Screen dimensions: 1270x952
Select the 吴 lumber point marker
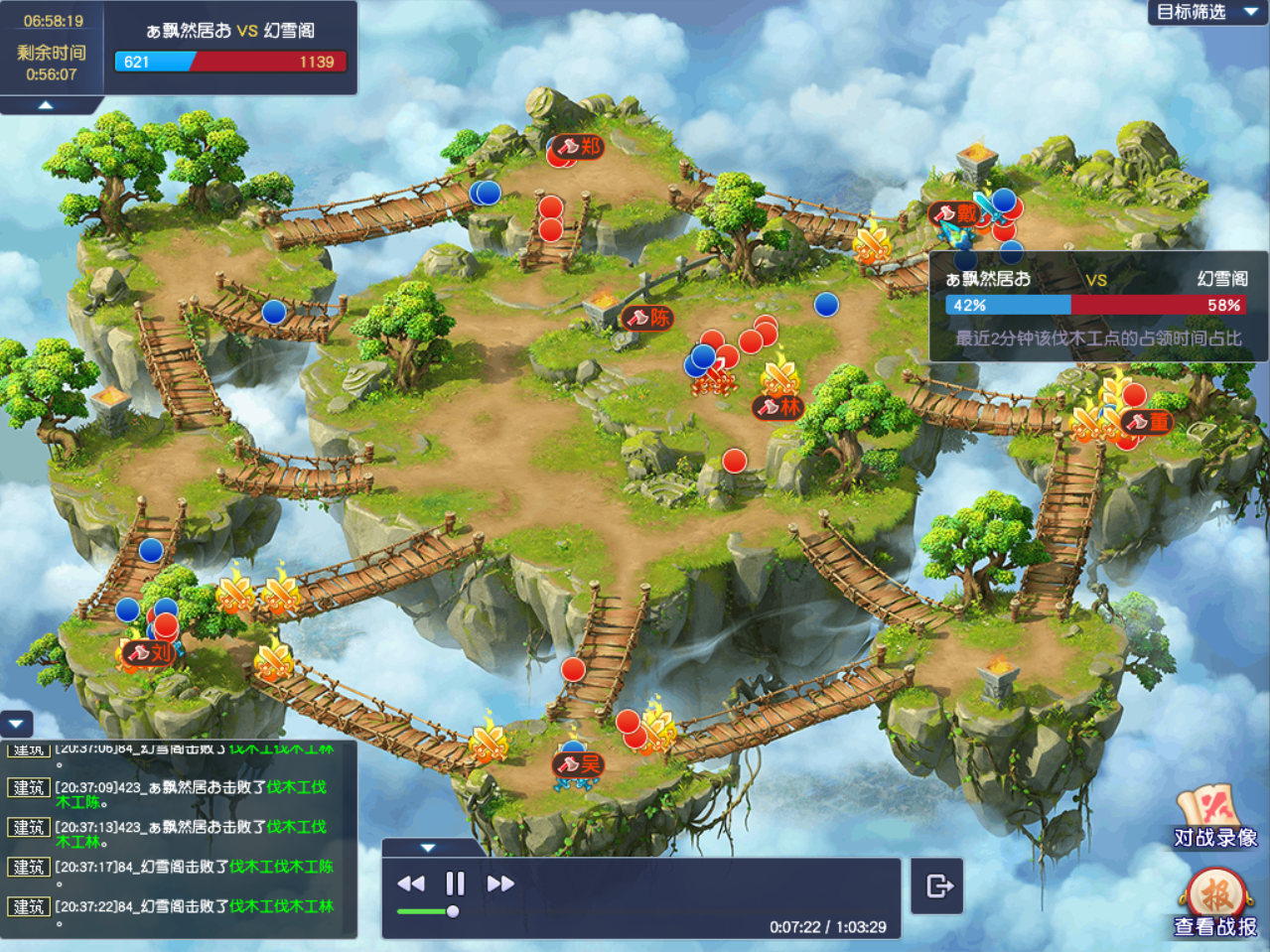point(579,764)
